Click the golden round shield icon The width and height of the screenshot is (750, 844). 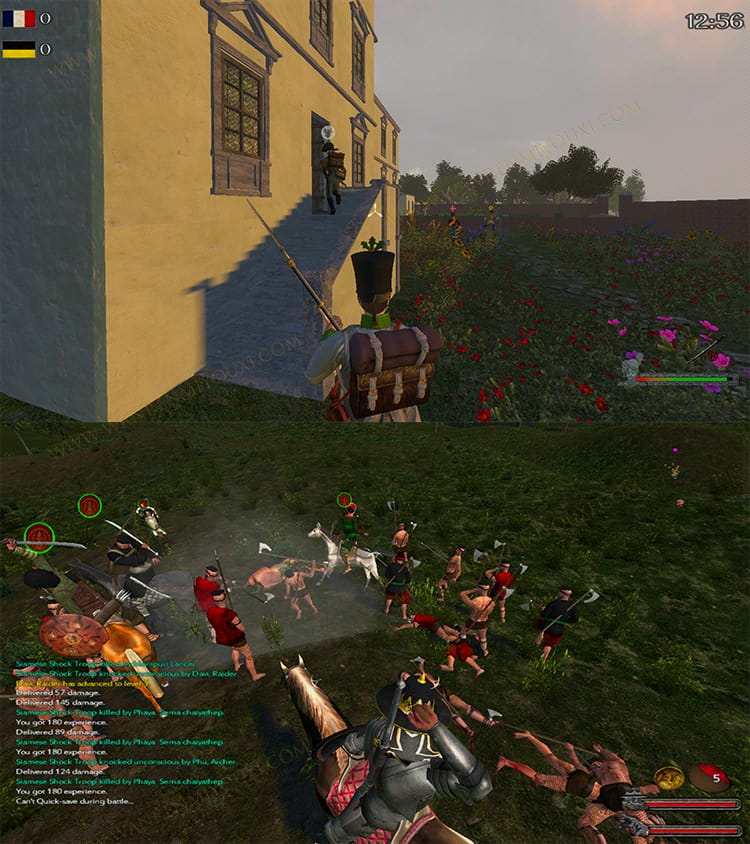(x=669, y=778)
